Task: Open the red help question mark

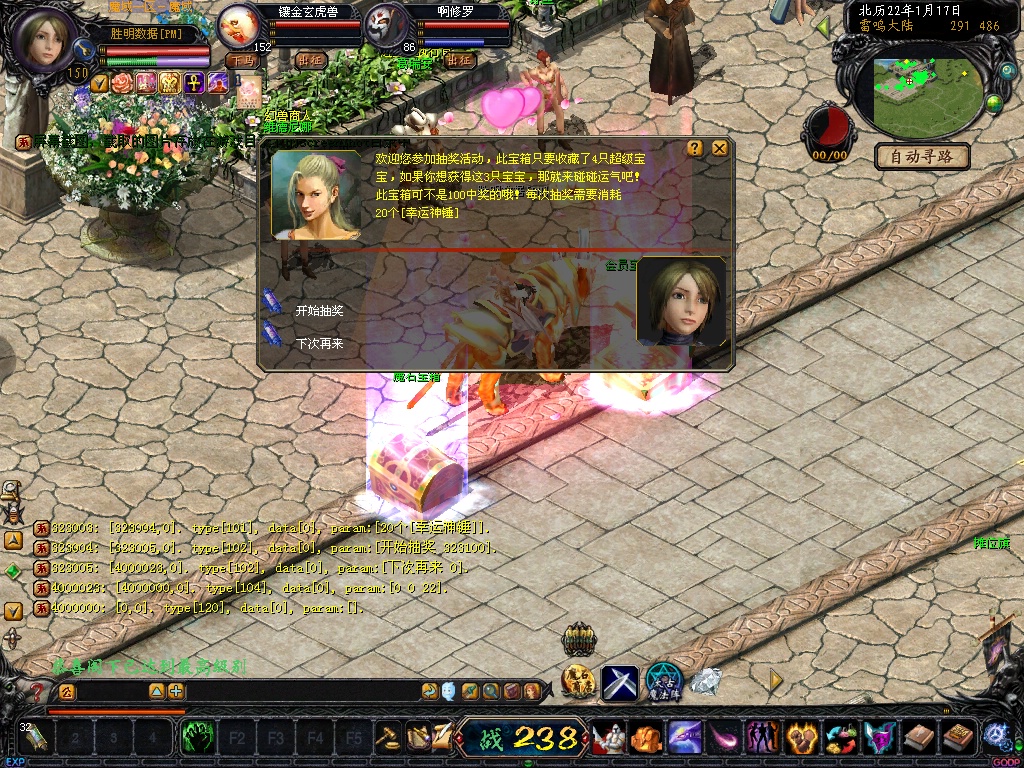Action: coord(37,691)
